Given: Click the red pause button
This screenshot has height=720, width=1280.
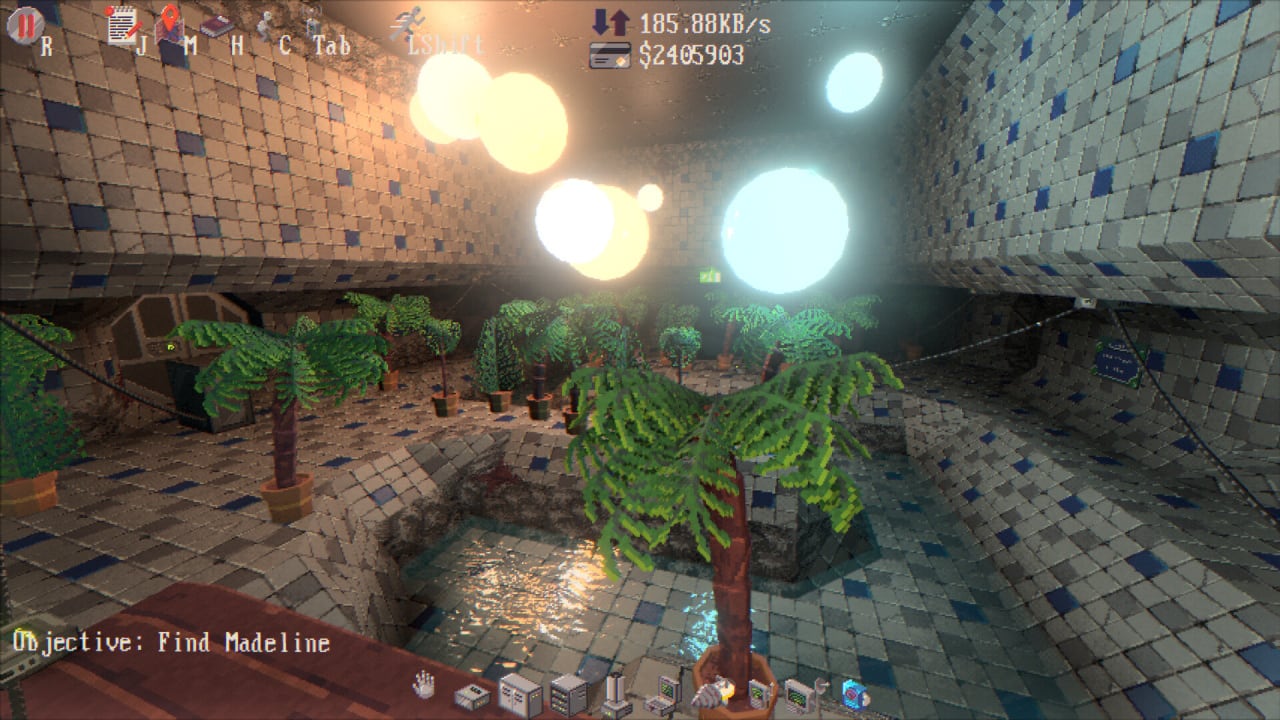Looking at the screenshot, I should pos(24,23).
